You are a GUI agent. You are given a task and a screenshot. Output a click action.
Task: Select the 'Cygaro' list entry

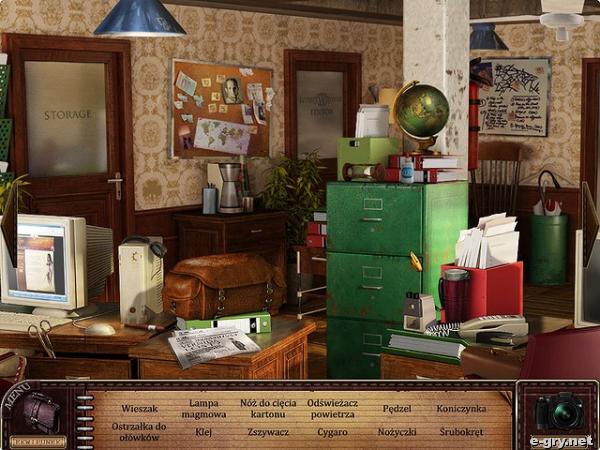[331, 432]
